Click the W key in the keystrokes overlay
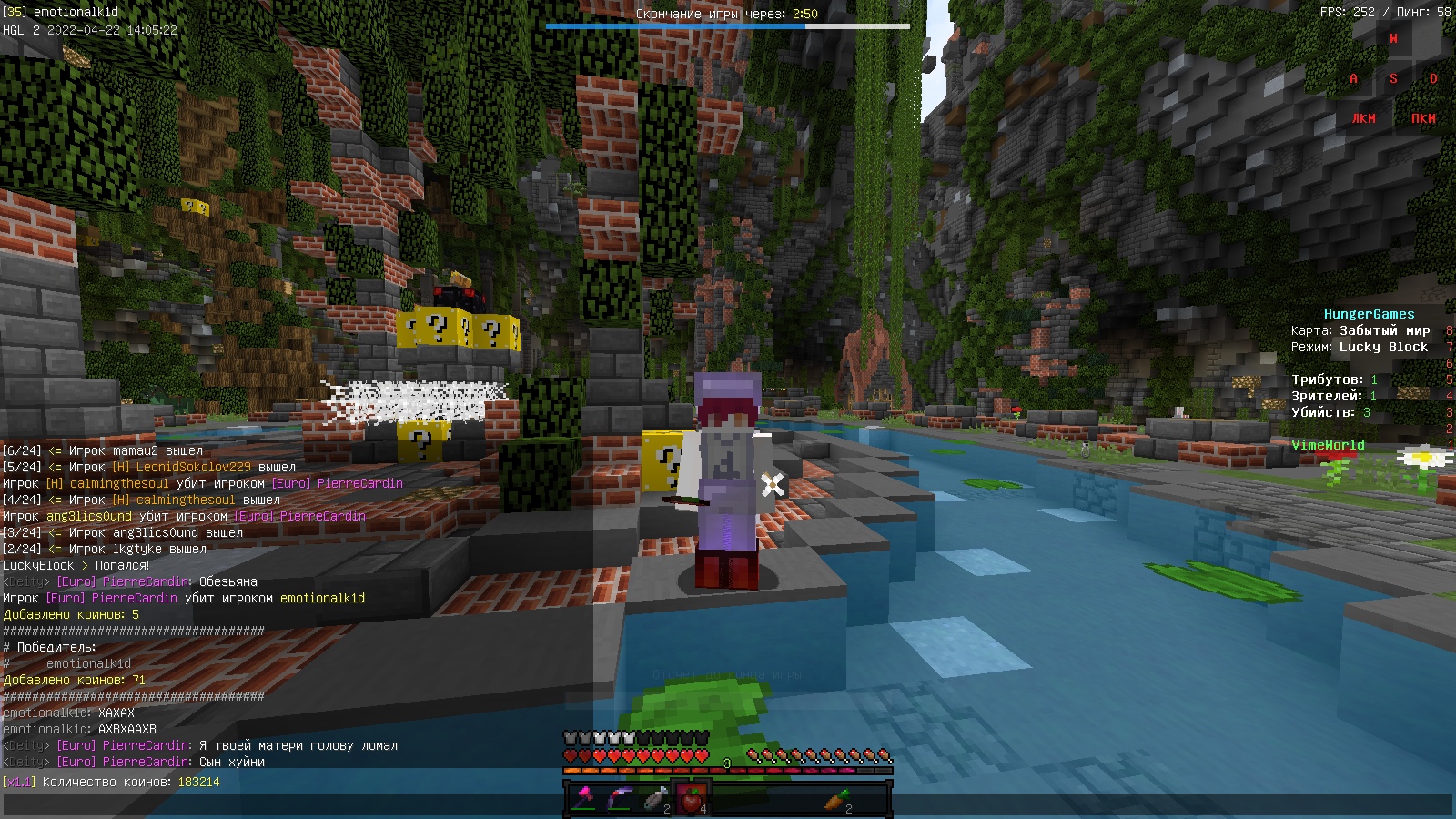1456x819 pixels. tap(1394, 38)
